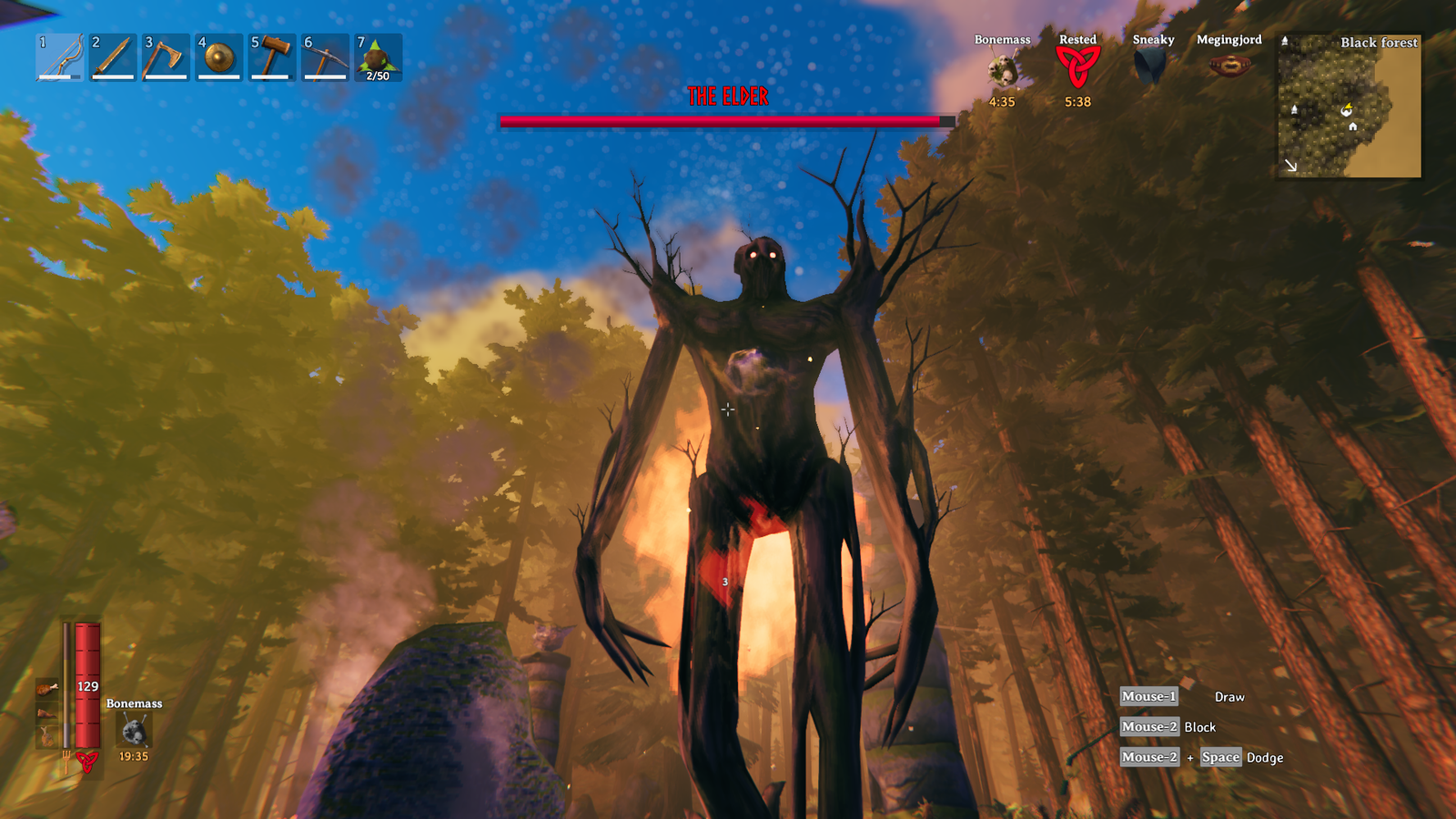Click the Space key hint for Dodge
Viewport: 1456px width, 819px height.
point(1220,757)
